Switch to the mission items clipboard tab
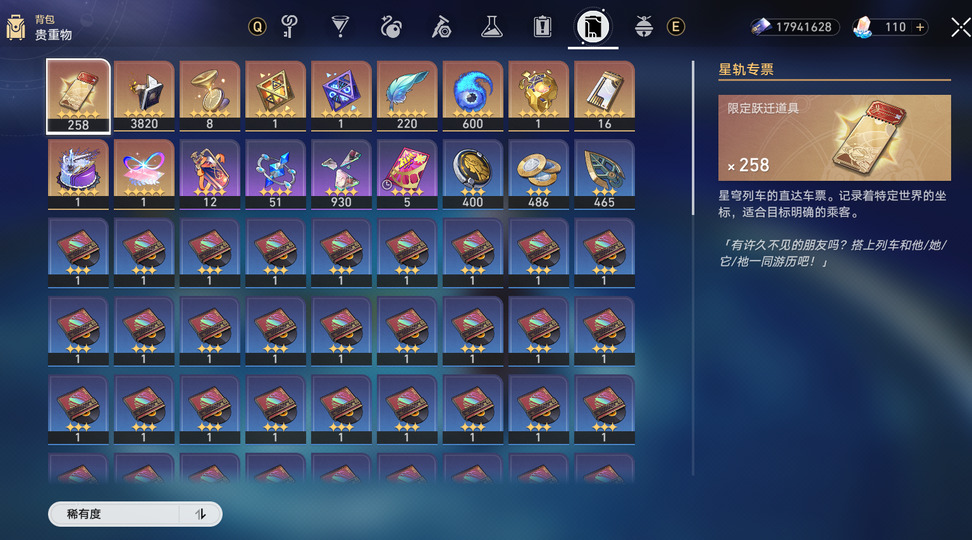Viewport: 972px width, 540px height. click(542, 26)
